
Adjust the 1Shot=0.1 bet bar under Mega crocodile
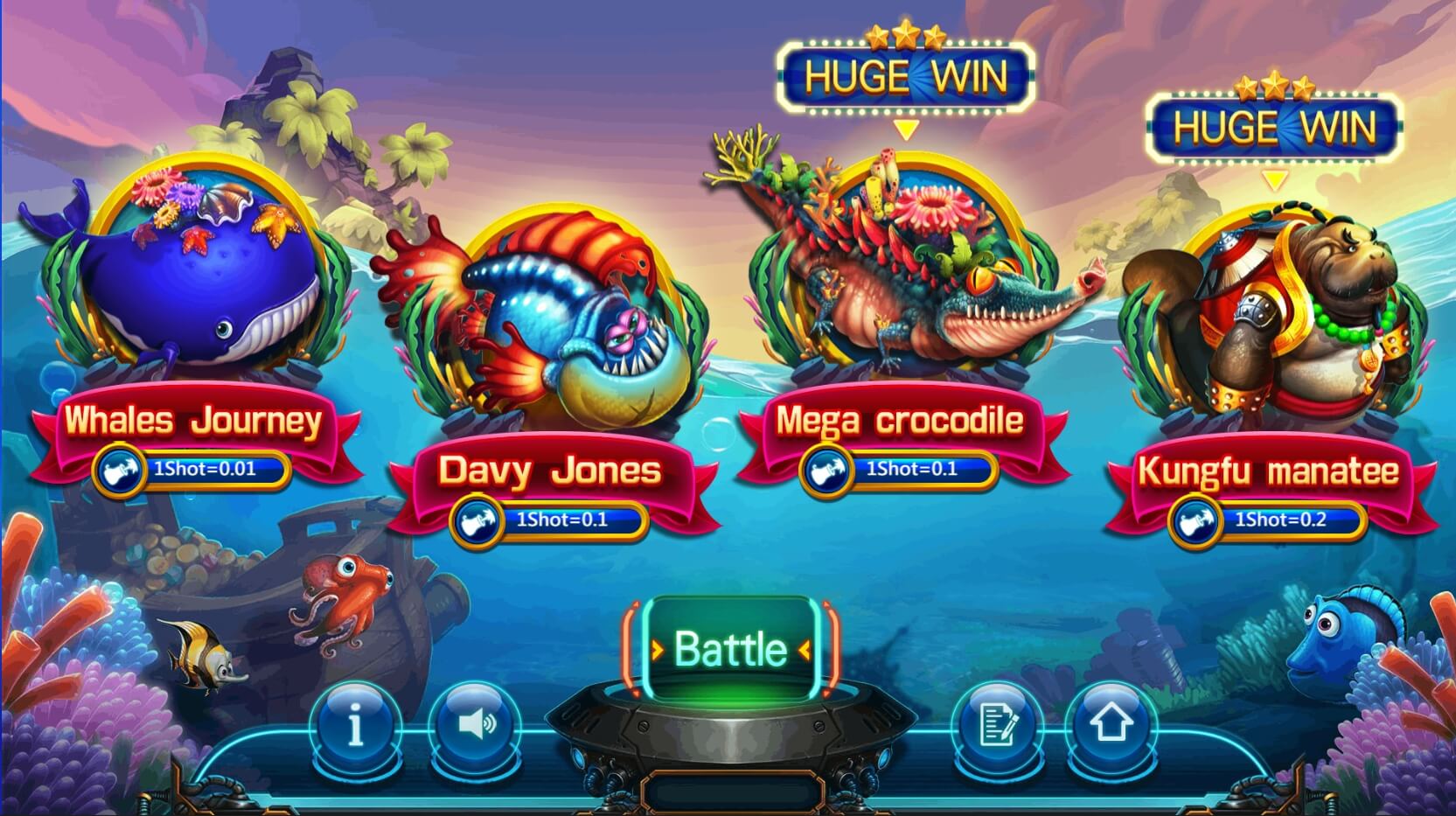point(914,469)
